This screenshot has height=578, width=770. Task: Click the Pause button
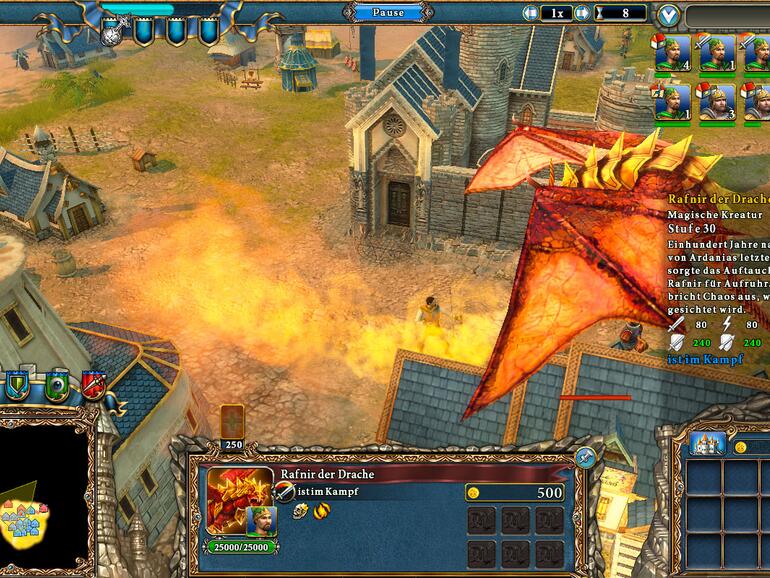pos(388,12)
